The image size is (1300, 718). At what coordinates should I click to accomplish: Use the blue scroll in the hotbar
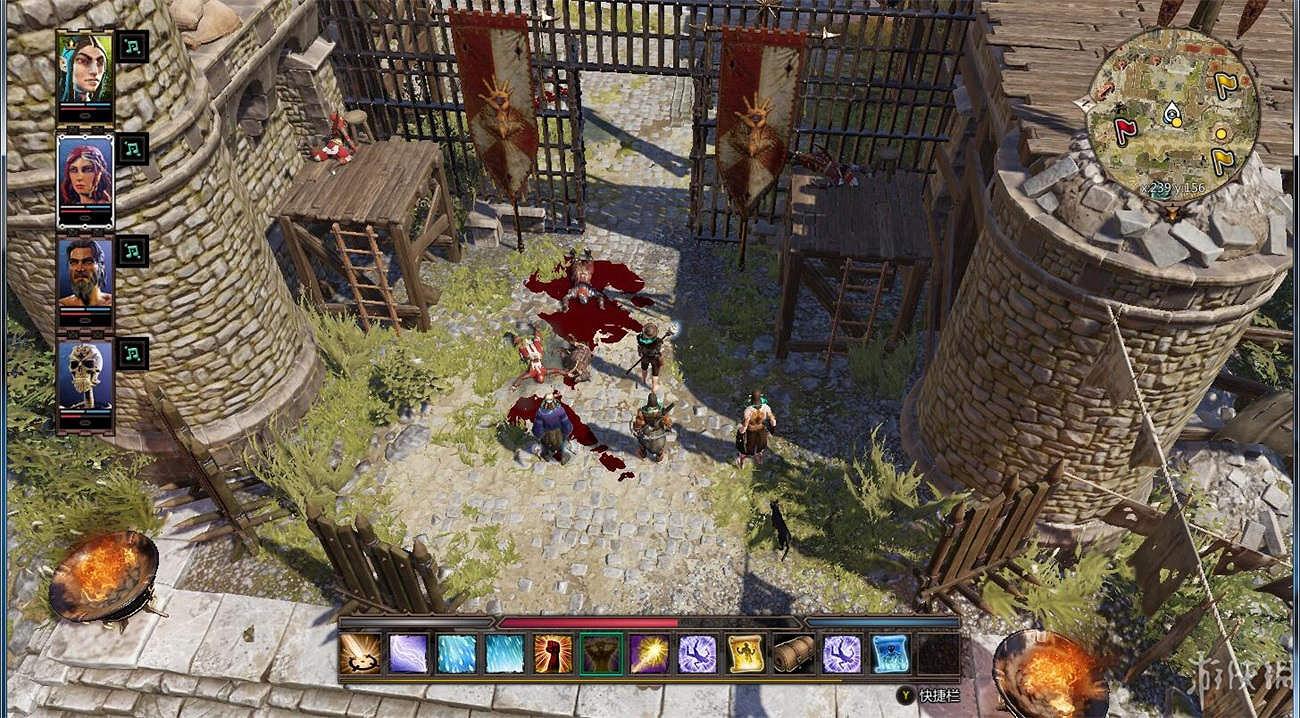click(889, 654)
